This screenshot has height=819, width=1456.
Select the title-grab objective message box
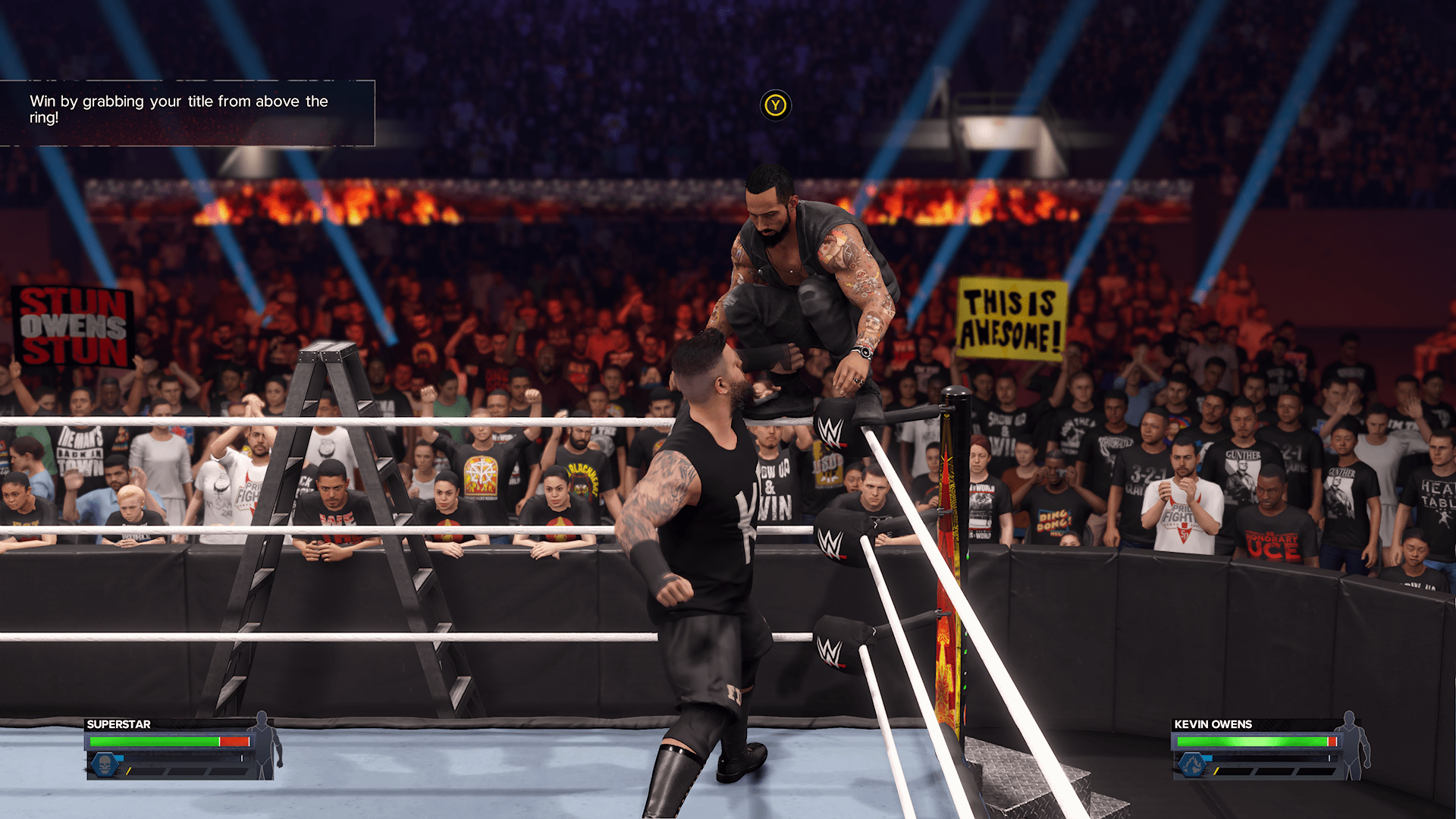(x=187, y=112)
